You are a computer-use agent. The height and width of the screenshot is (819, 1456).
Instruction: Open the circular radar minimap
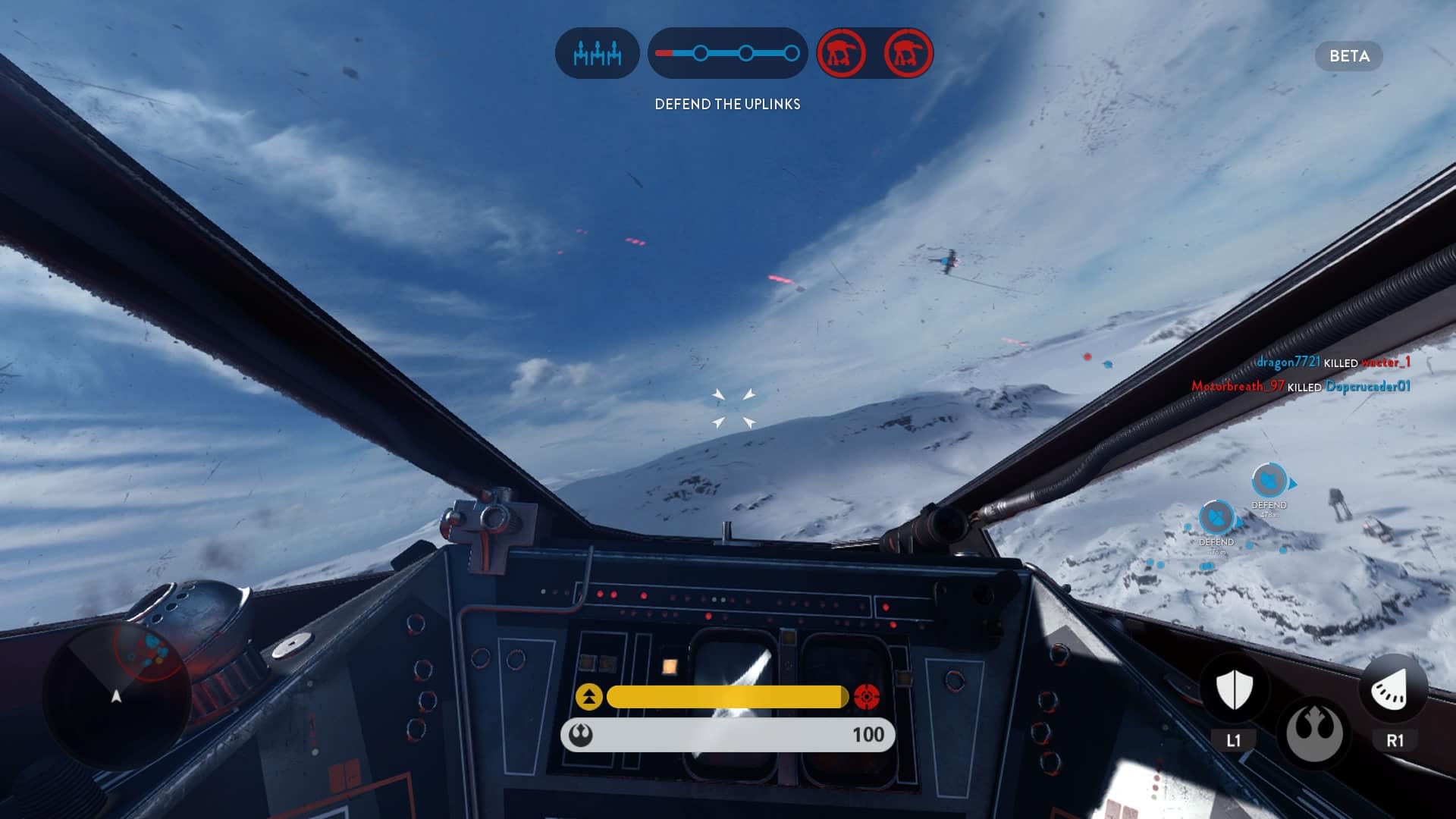tap(116, 694)
